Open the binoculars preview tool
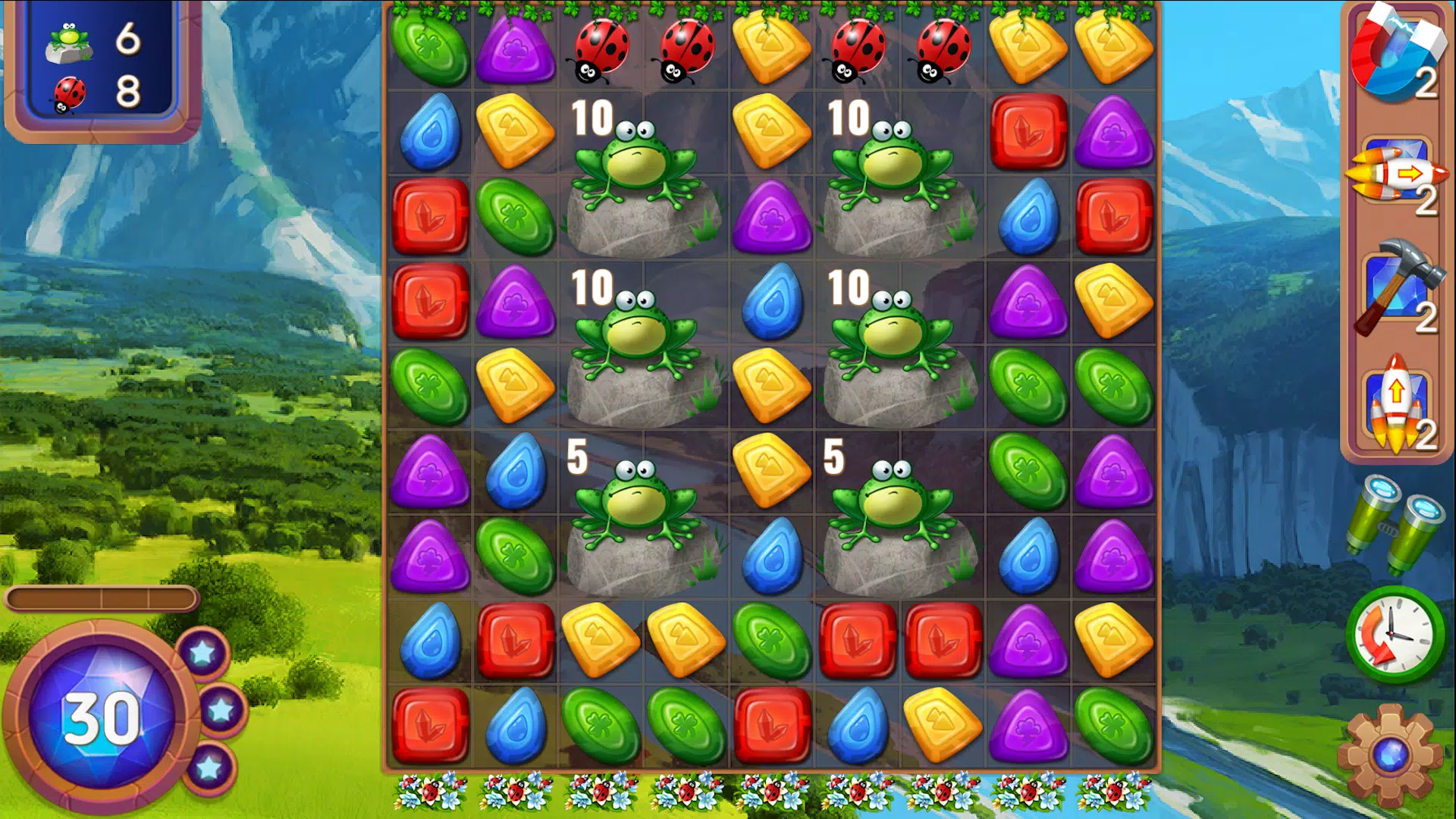 click(x=1395, y=523)
